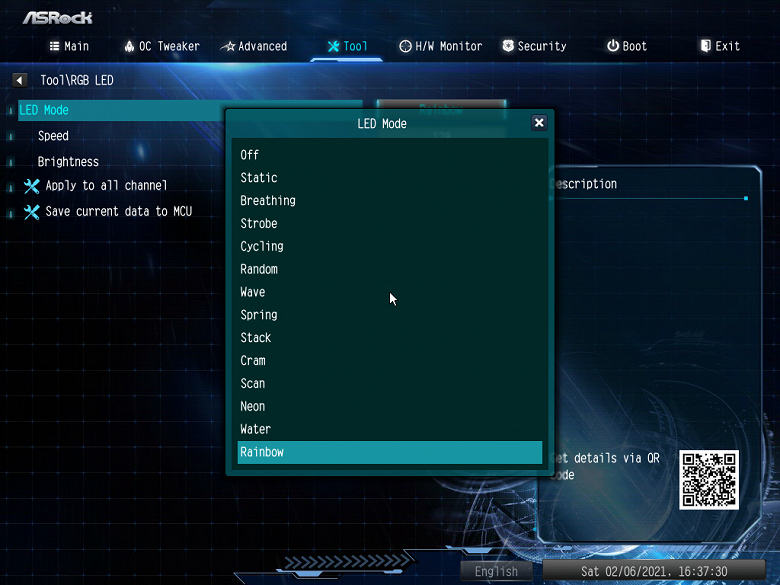This screenshot has height=585, width=780.
Task: Pick Breathing from the LED Mode list
Action: (268, 201)
